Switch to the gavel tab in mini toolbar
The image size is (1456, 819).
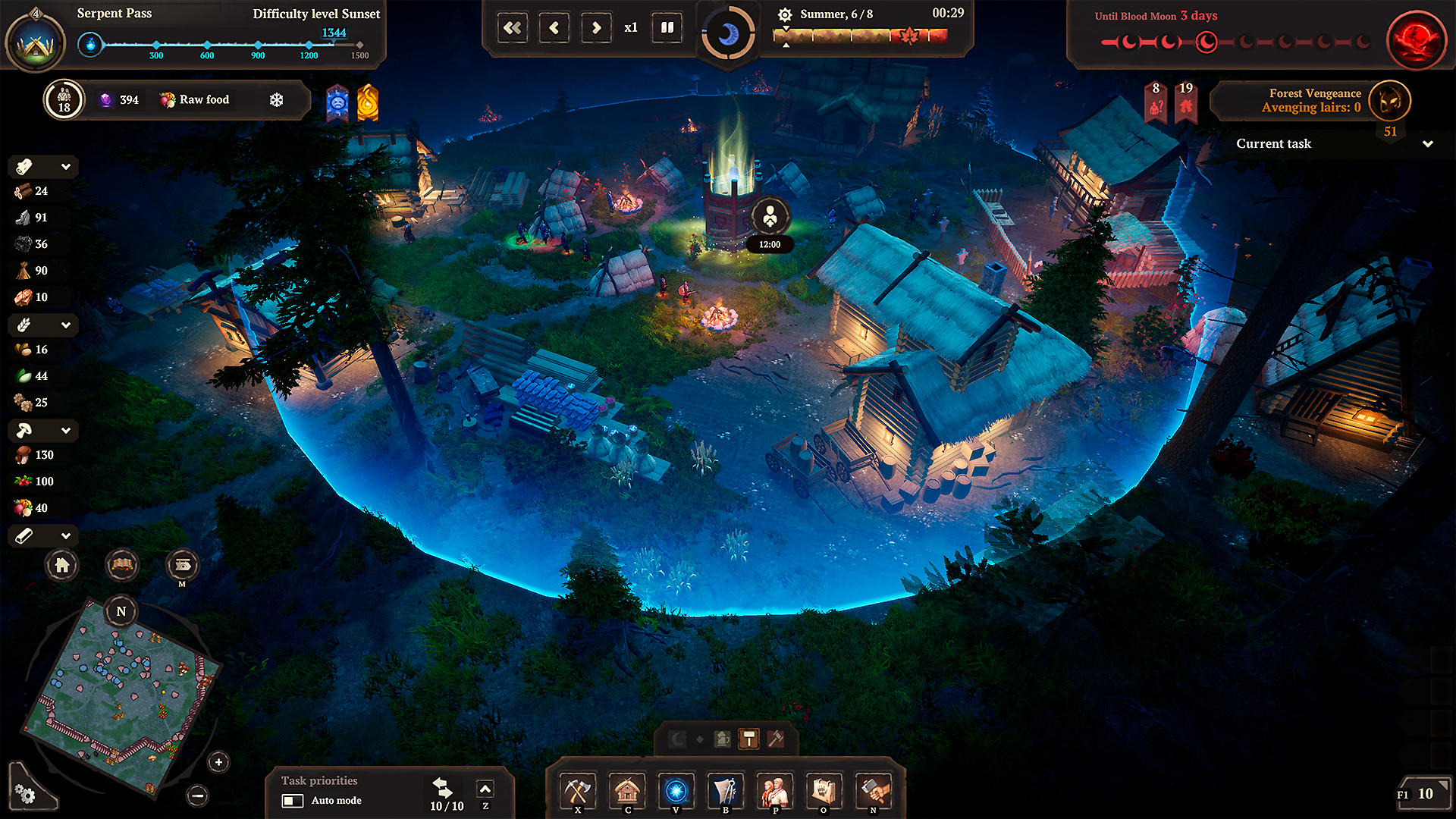click(776, 739)
